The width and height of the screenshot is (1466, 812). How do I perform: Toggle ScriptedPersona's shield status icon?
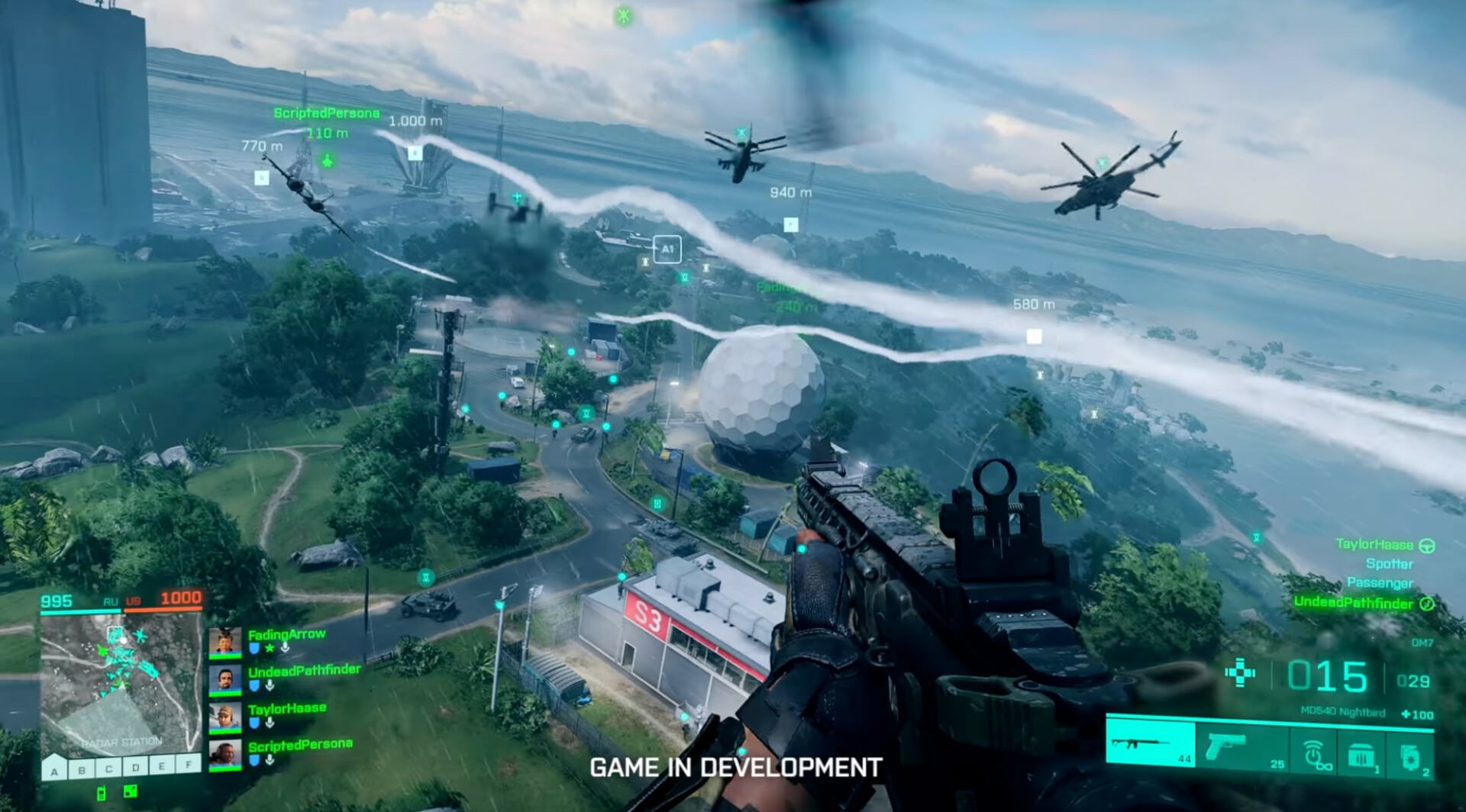pyautogui.click(x=255, y=760)
